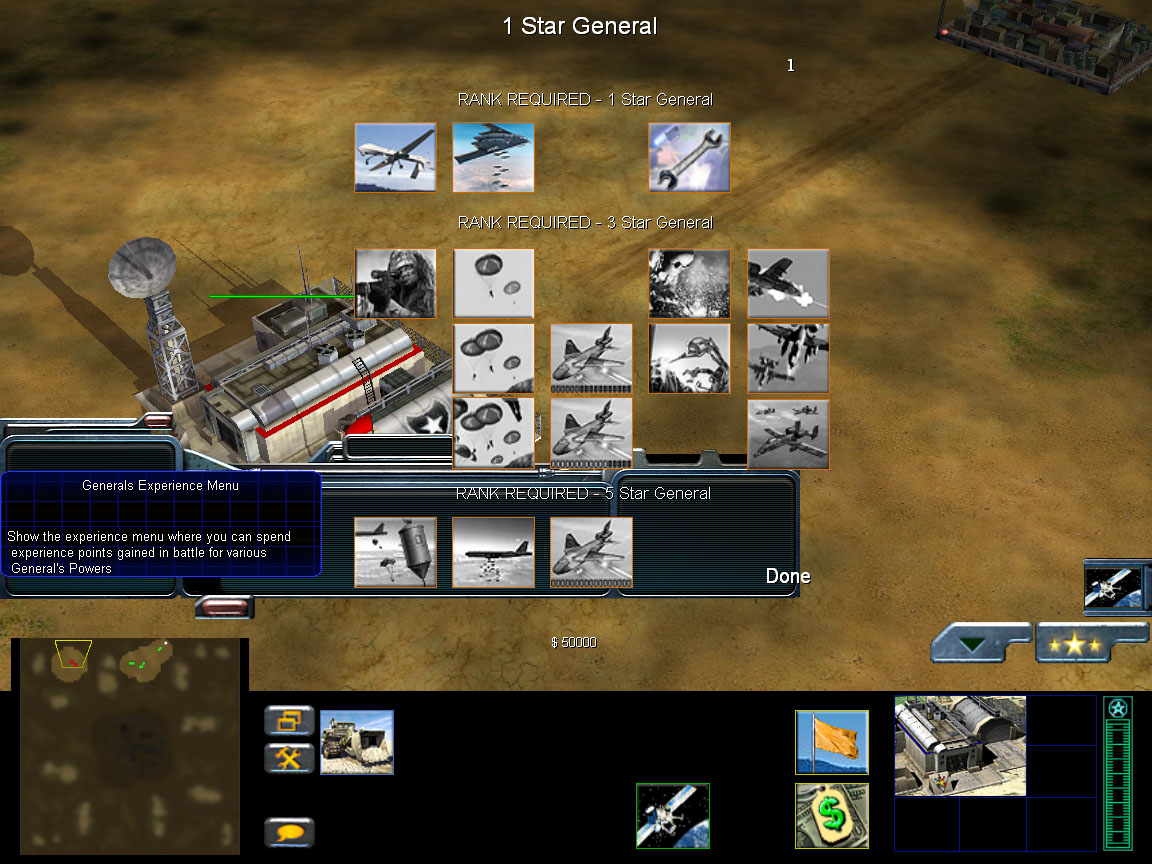The height and width of the screenshot is (864, 1152).
Task: Activate the dollar bag Sell button
Action: click(832, 816)
